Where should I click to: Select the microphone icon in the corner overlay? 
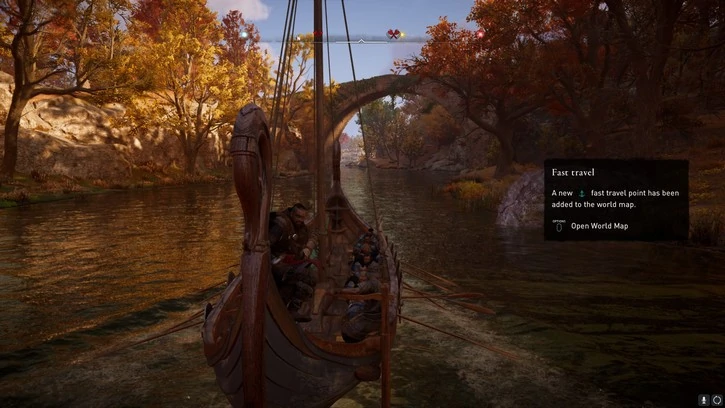tap(704, 400)
